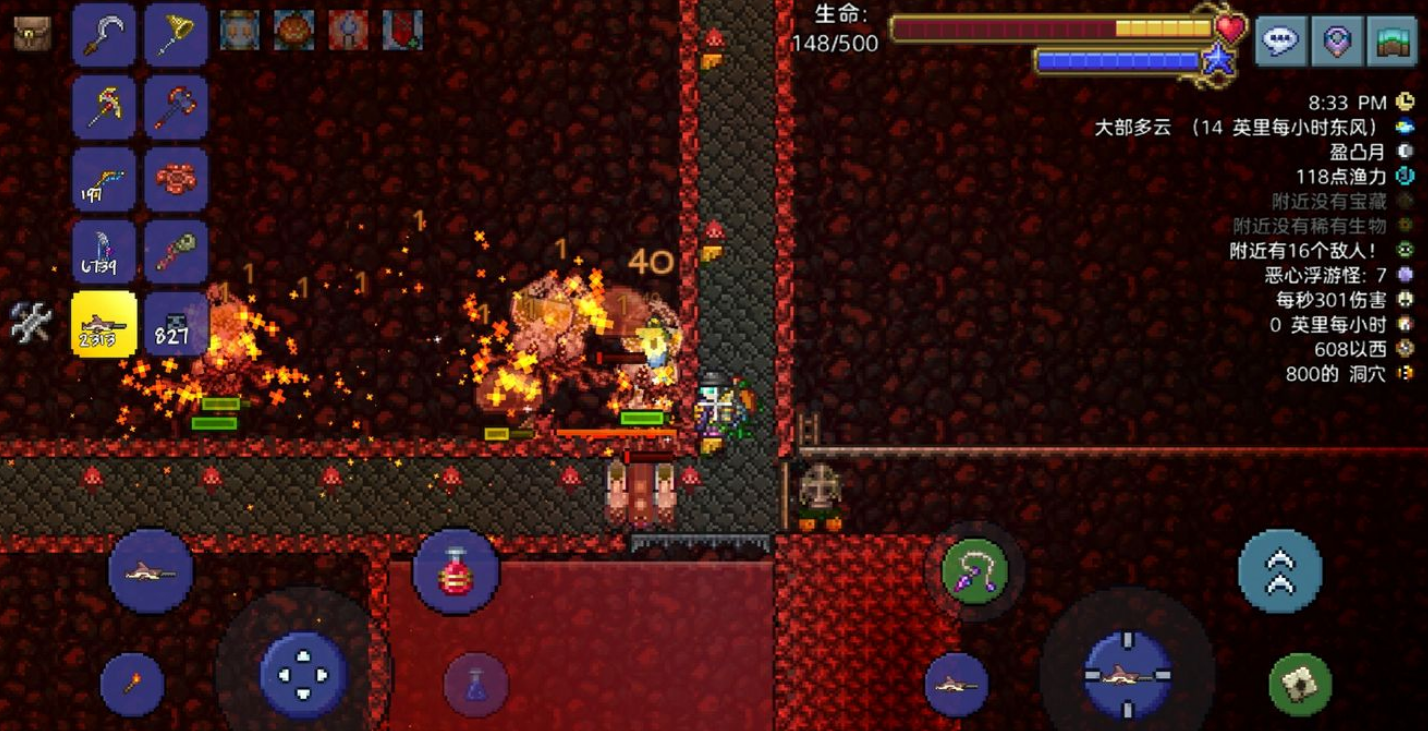Viewport: 1428px width, 731px height.
Task: Select the bow slot showing 197
Action: coord(104,179)
